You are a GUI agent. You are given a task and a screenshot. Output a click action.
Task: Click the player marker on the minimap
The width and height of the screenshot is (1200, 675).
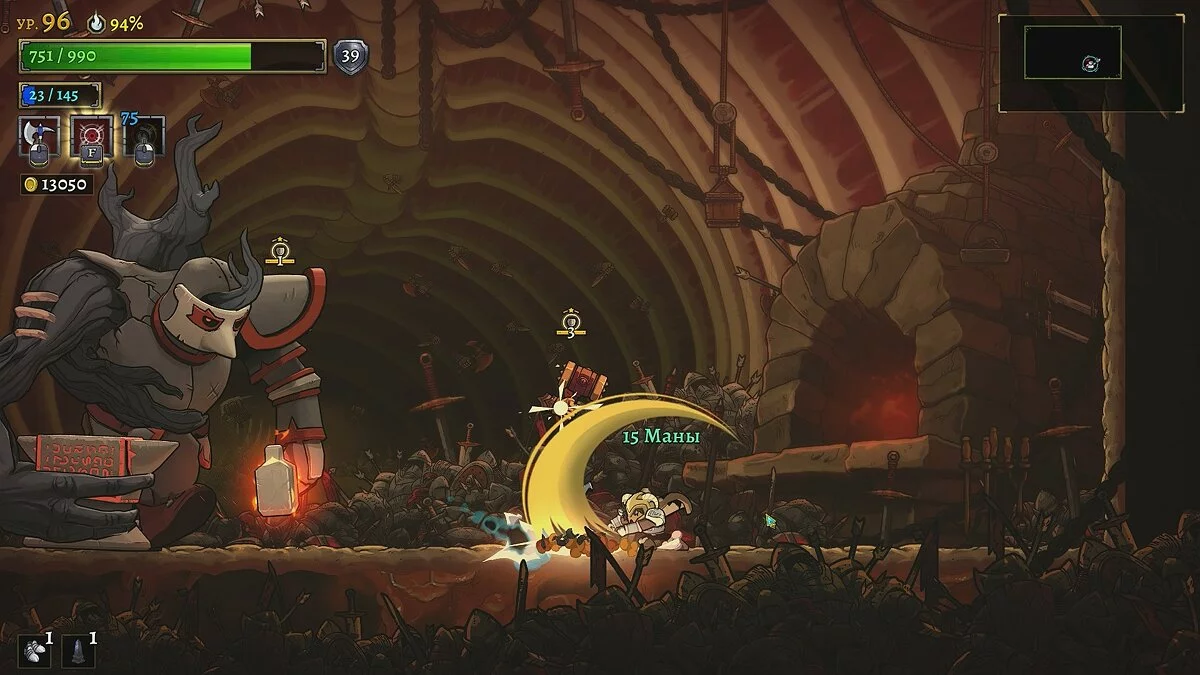[x=1088, y=64]
